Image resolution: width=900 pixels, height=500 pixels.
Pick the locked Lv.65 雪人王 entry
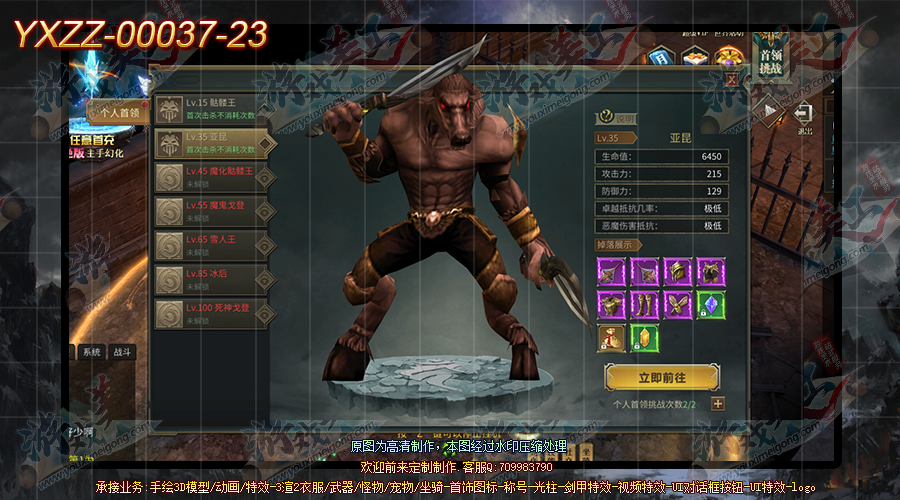[x=213, y=245]
